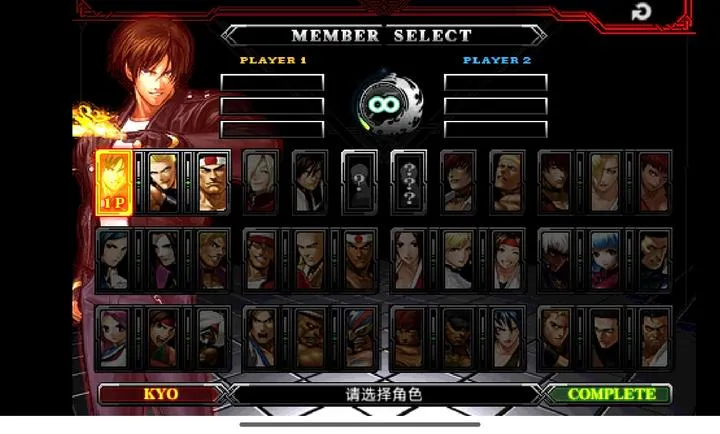Choose the blue-haired fighter in the bottom row
Viewport: 720px width, 434px height.
tap(507, 336)
